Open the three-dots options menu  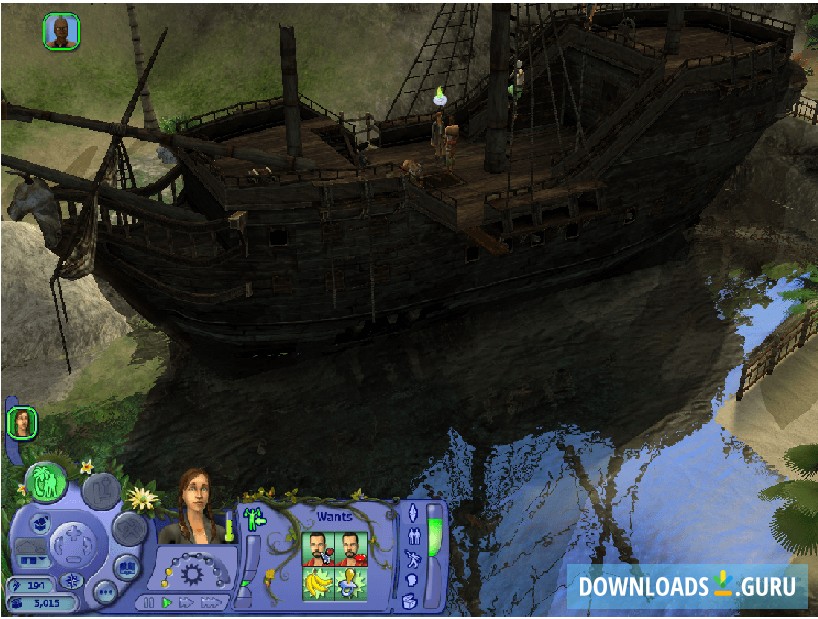pos(105,590)
